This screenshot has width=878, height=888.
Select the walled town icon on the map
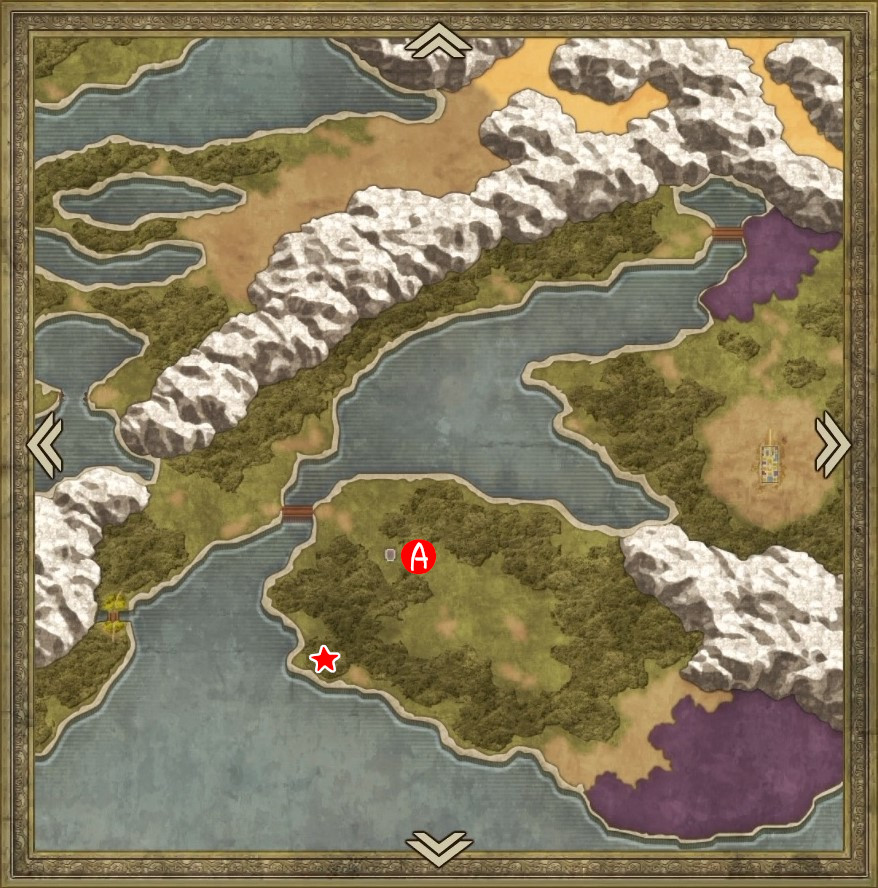point(769,464)
